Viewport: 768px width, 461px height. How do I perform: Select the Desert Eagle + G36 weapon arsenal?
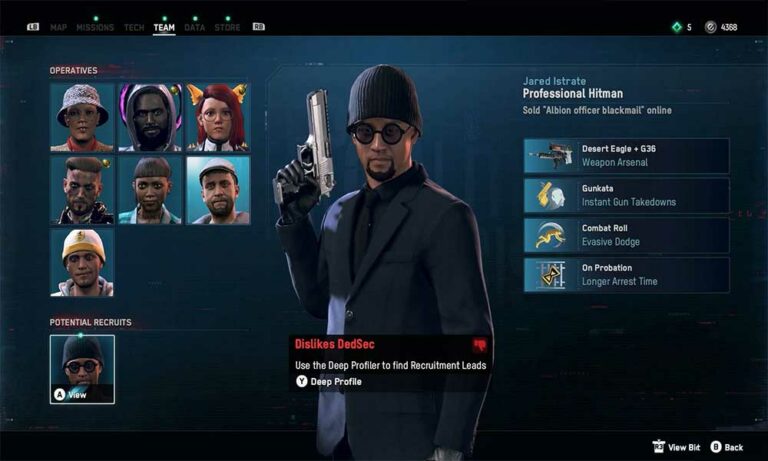click(x=626, y=156)
